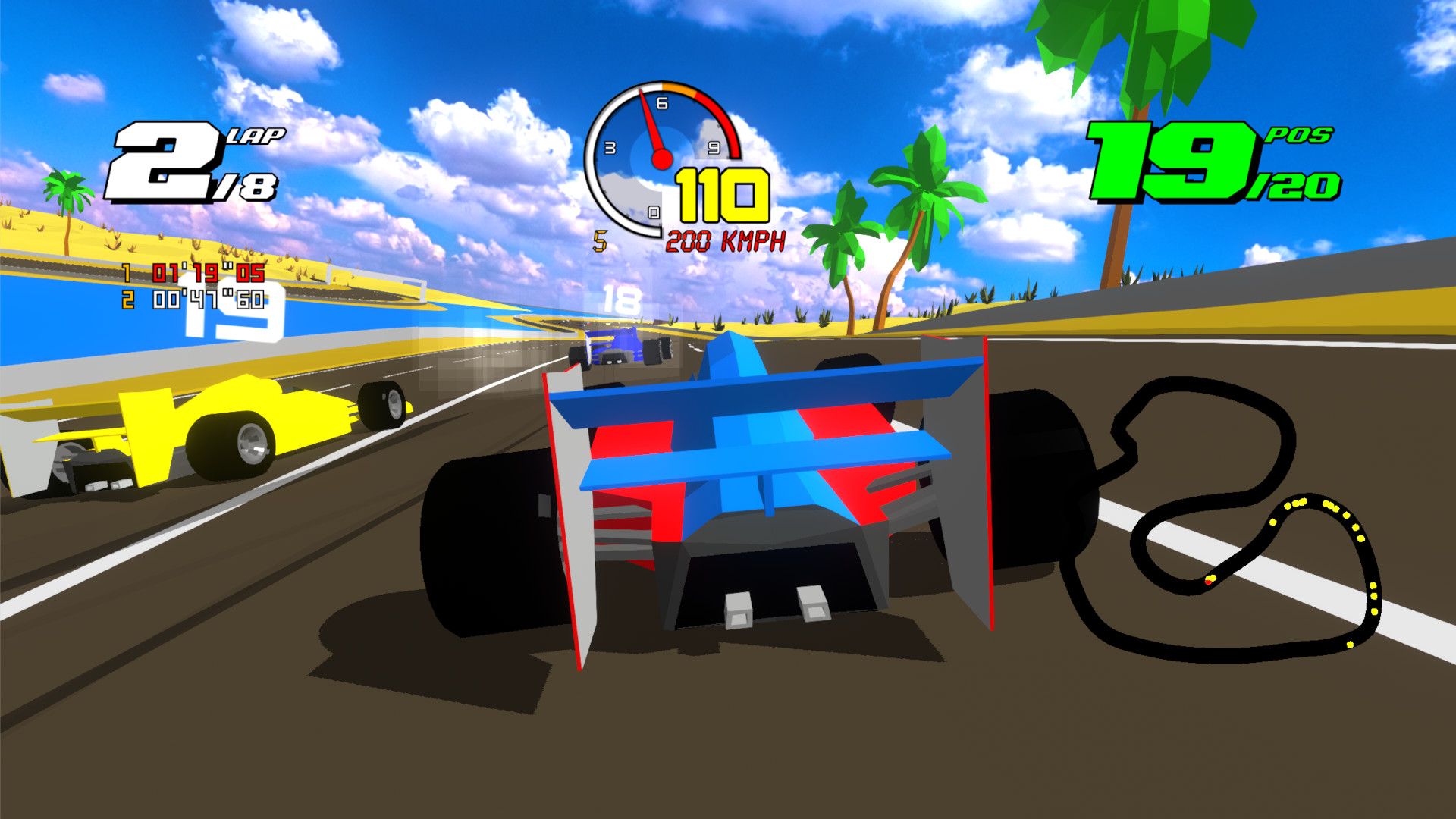Select the gear number 5 indicator
The width and height of the screenshot is (1456, 819).
click(x=600, y=240)
